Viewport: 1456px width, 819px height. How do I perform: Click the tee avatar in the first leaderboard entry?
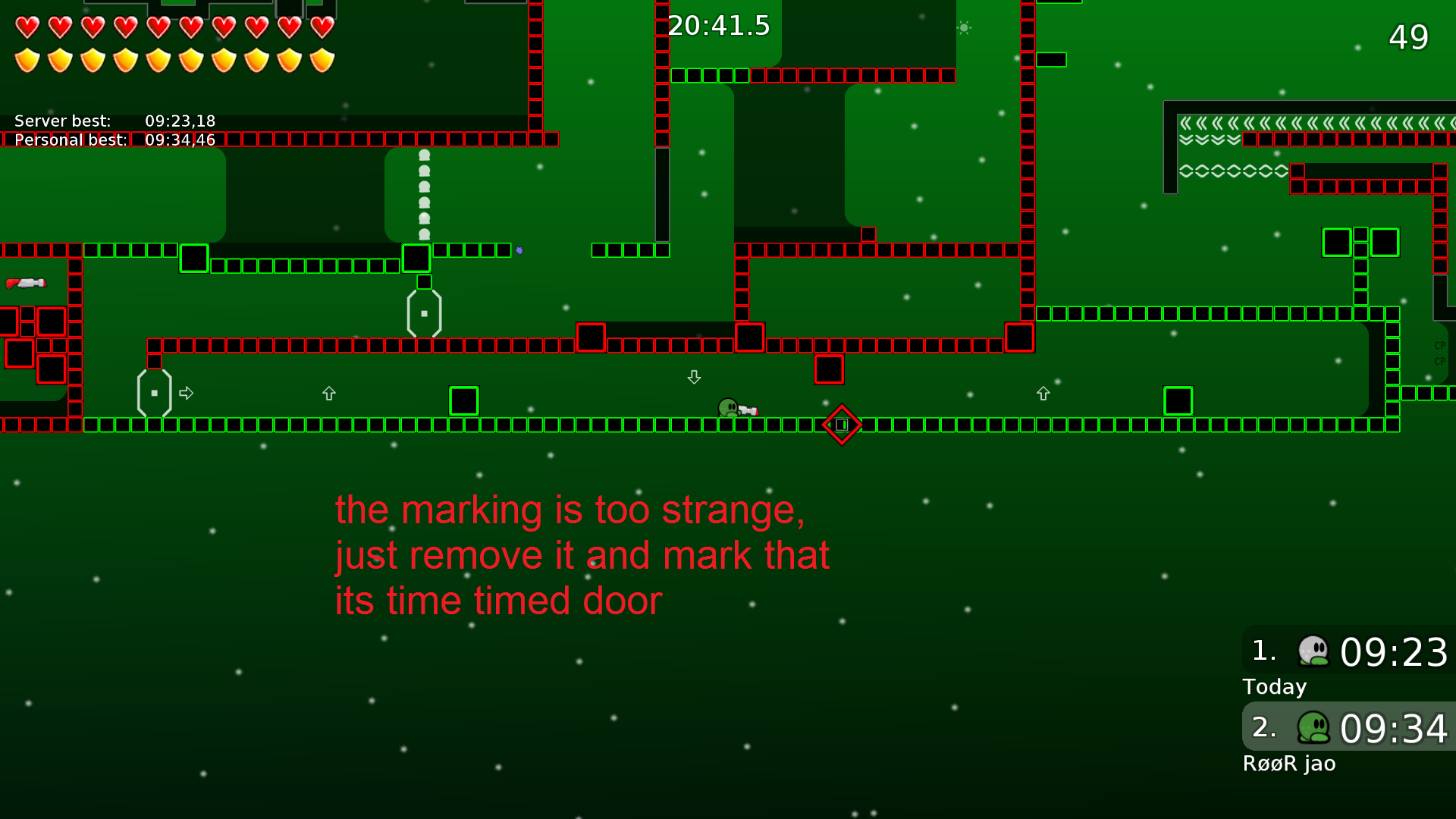click(x=1313, y=651)
